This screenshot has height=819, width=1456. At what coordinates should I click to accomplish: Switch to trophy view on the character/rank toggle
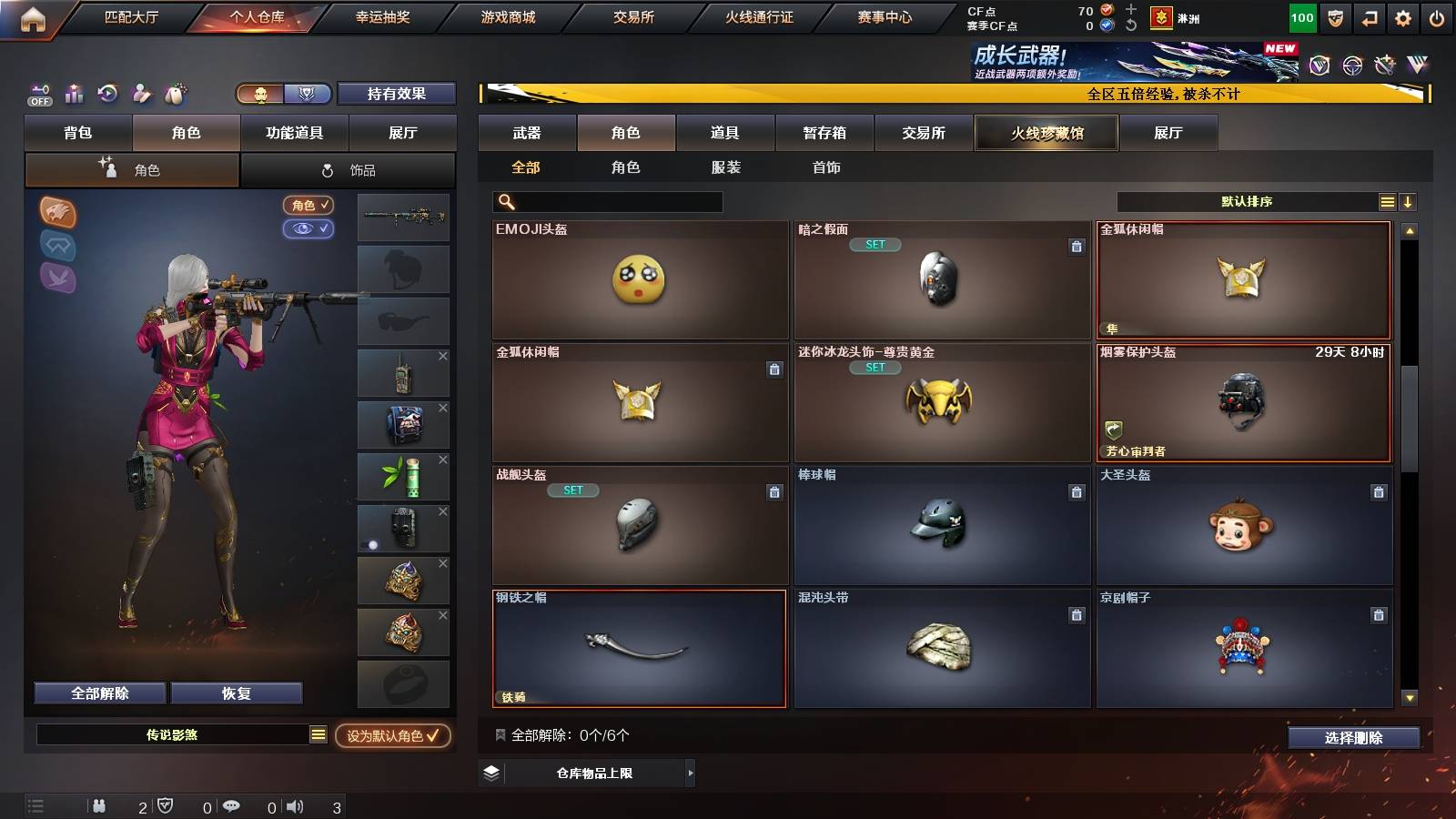(x=308, y=94)
